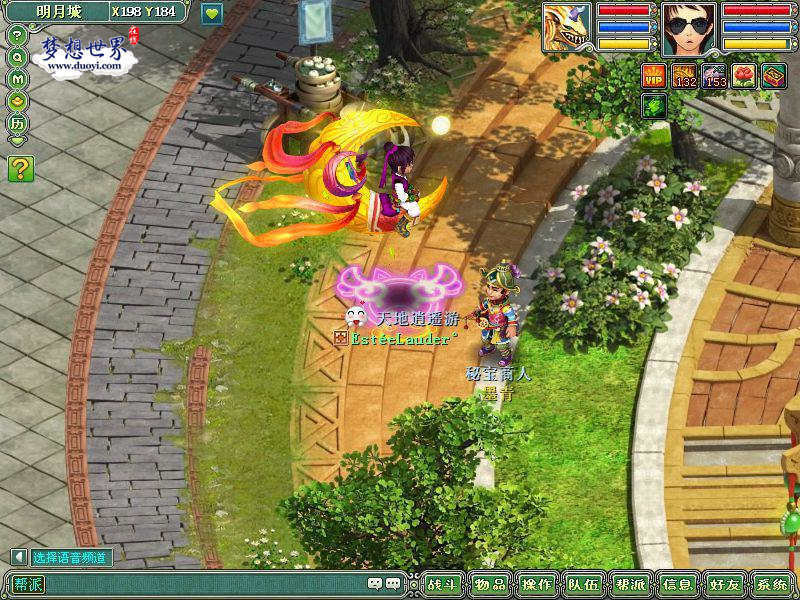Screen dimensions: 800x600
Task: Click the large yellow question mark help button
Action: 20,169
